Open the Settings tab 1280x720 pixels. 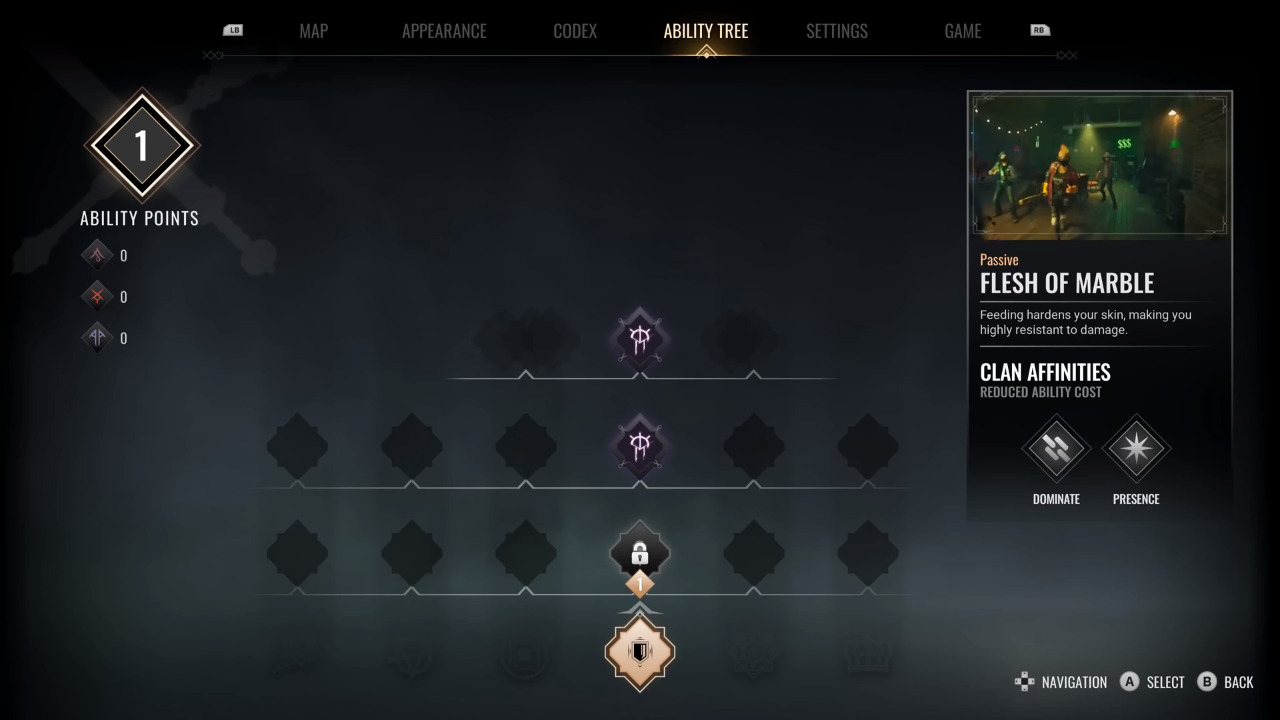[837, 31]
